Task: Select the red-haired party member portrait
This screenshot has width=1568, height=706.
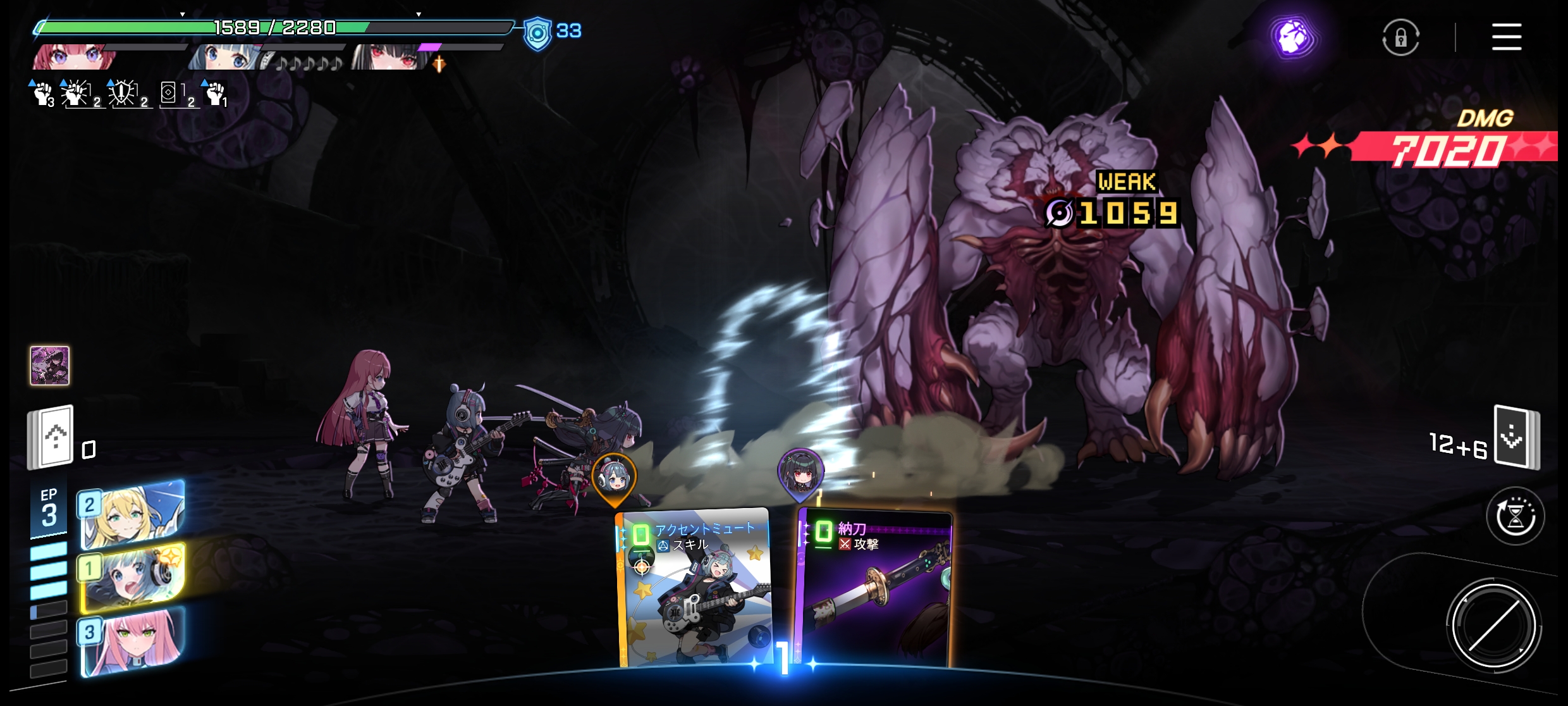Action: [75, 57]
